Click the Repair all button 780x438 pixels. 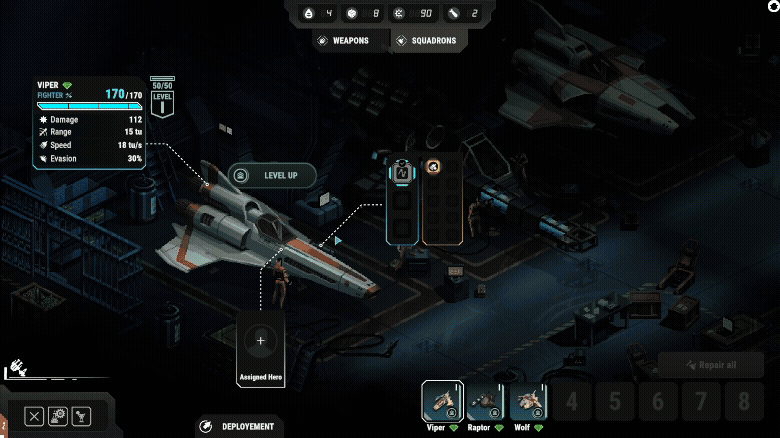[x=711, y=366]
